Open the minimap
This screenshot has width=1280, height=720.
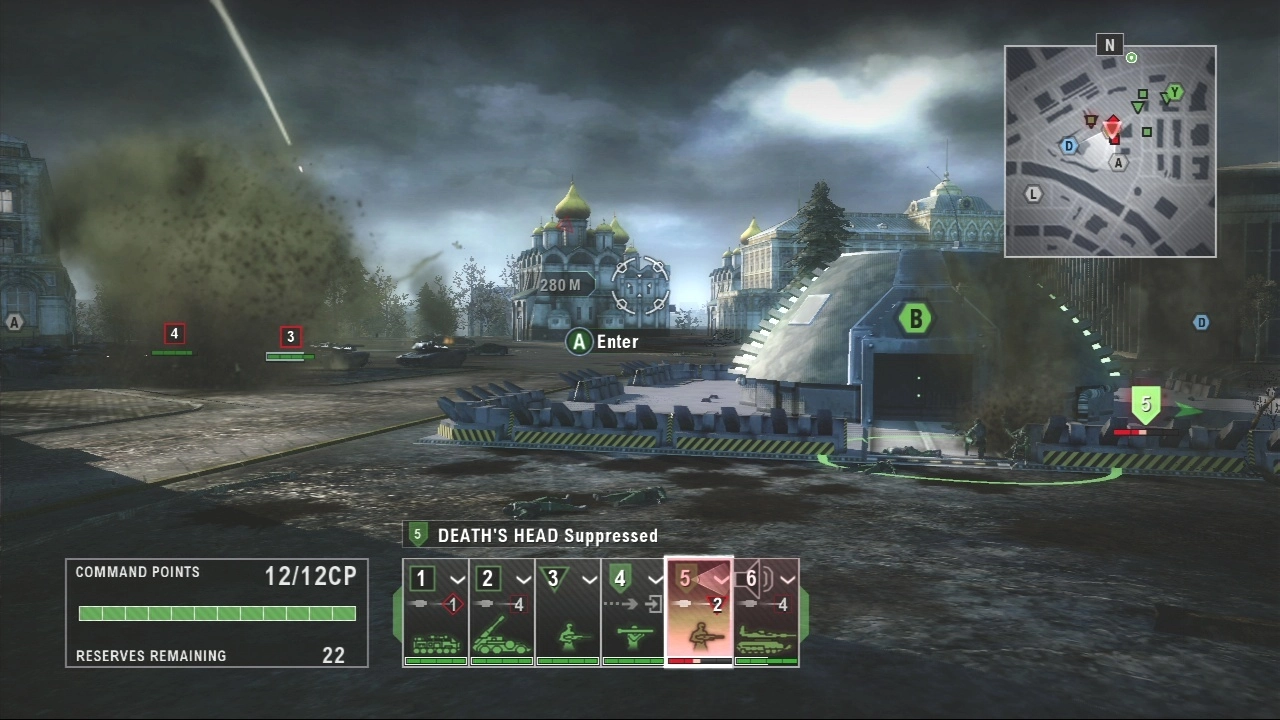pyautogui.click(x=1110, y=151)
